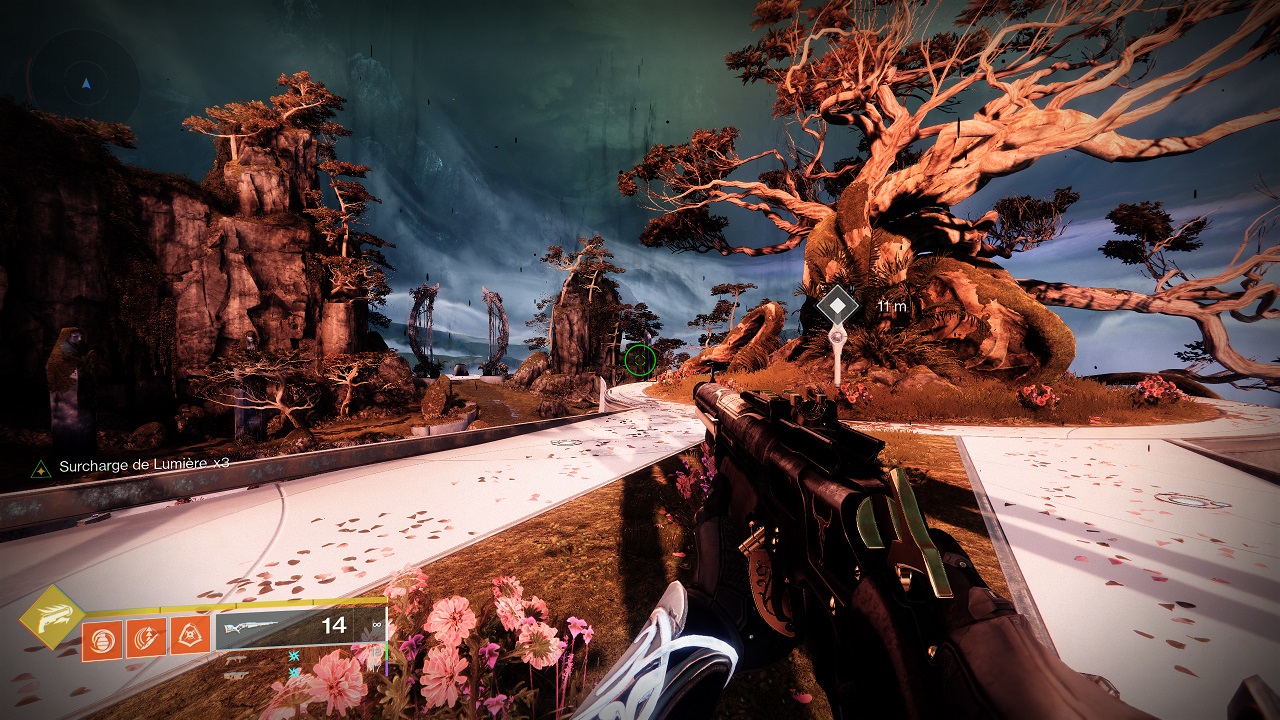
Task: Select the orange melee ability icon
Action: coord(146,638)
